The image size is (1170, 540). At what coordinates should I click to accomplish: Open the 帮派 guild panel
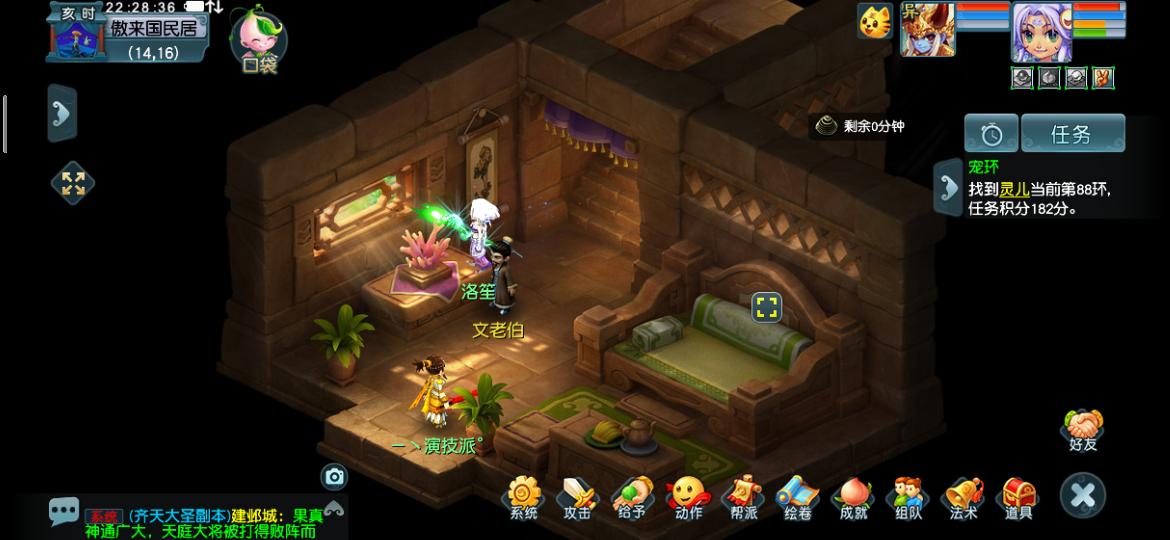(x=743, y=496)
